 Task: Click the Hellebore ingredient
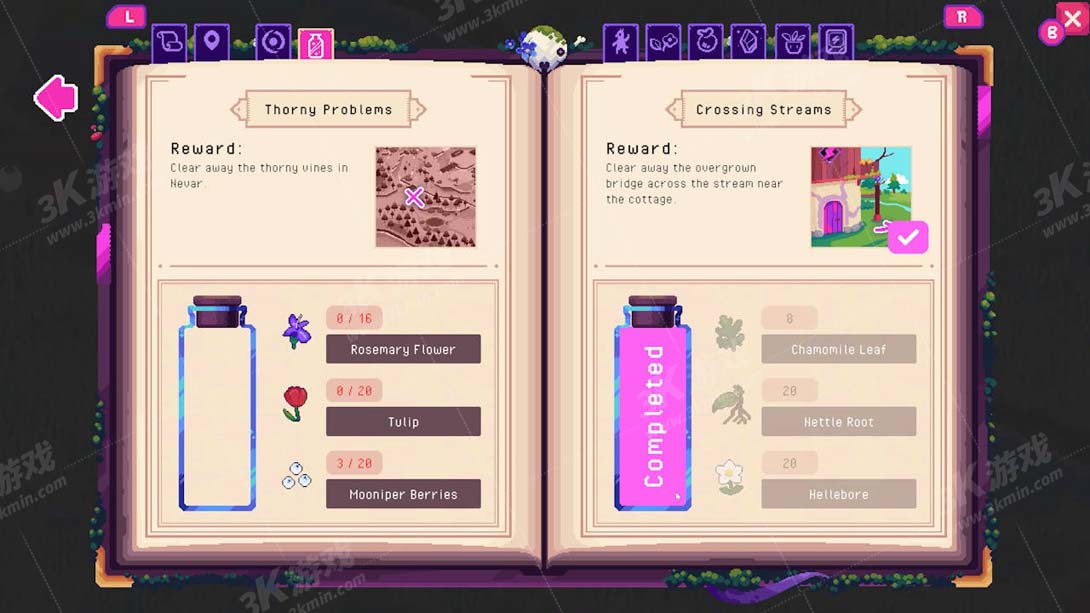pyautogui.click(x=838, y=494)
